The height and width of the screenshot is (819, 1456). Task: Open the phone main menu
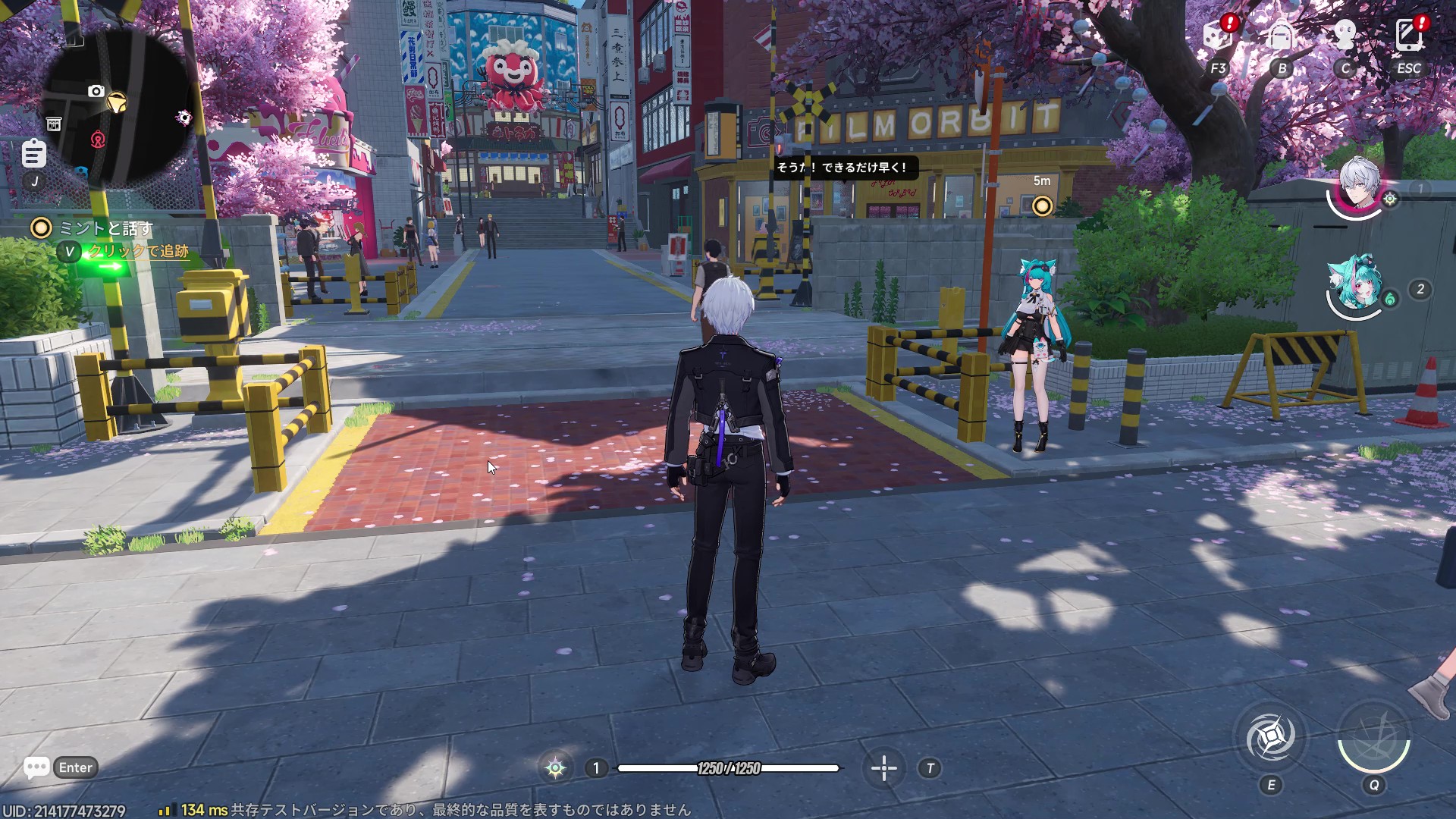coord(1409,36)
